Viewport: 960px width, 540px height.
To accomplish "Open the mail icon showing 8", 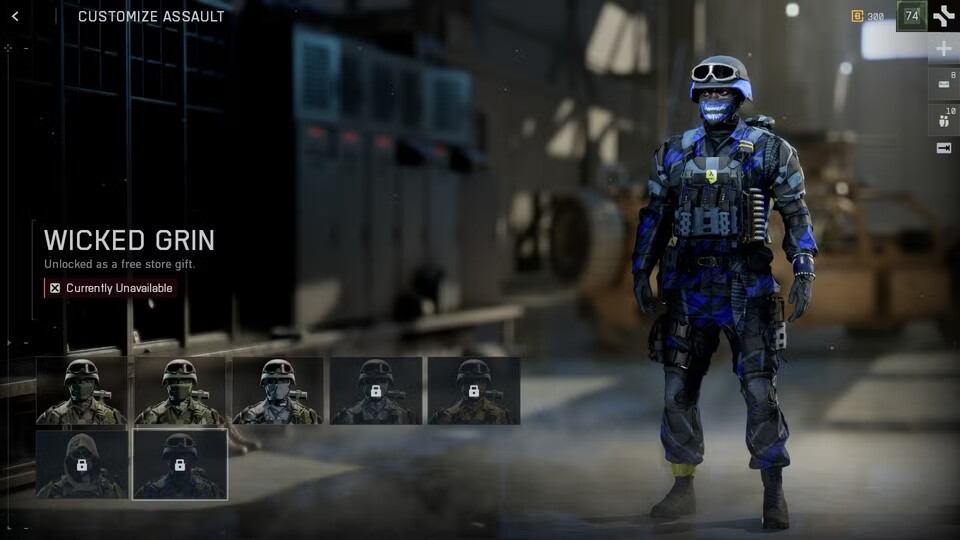I will point(943,83).
